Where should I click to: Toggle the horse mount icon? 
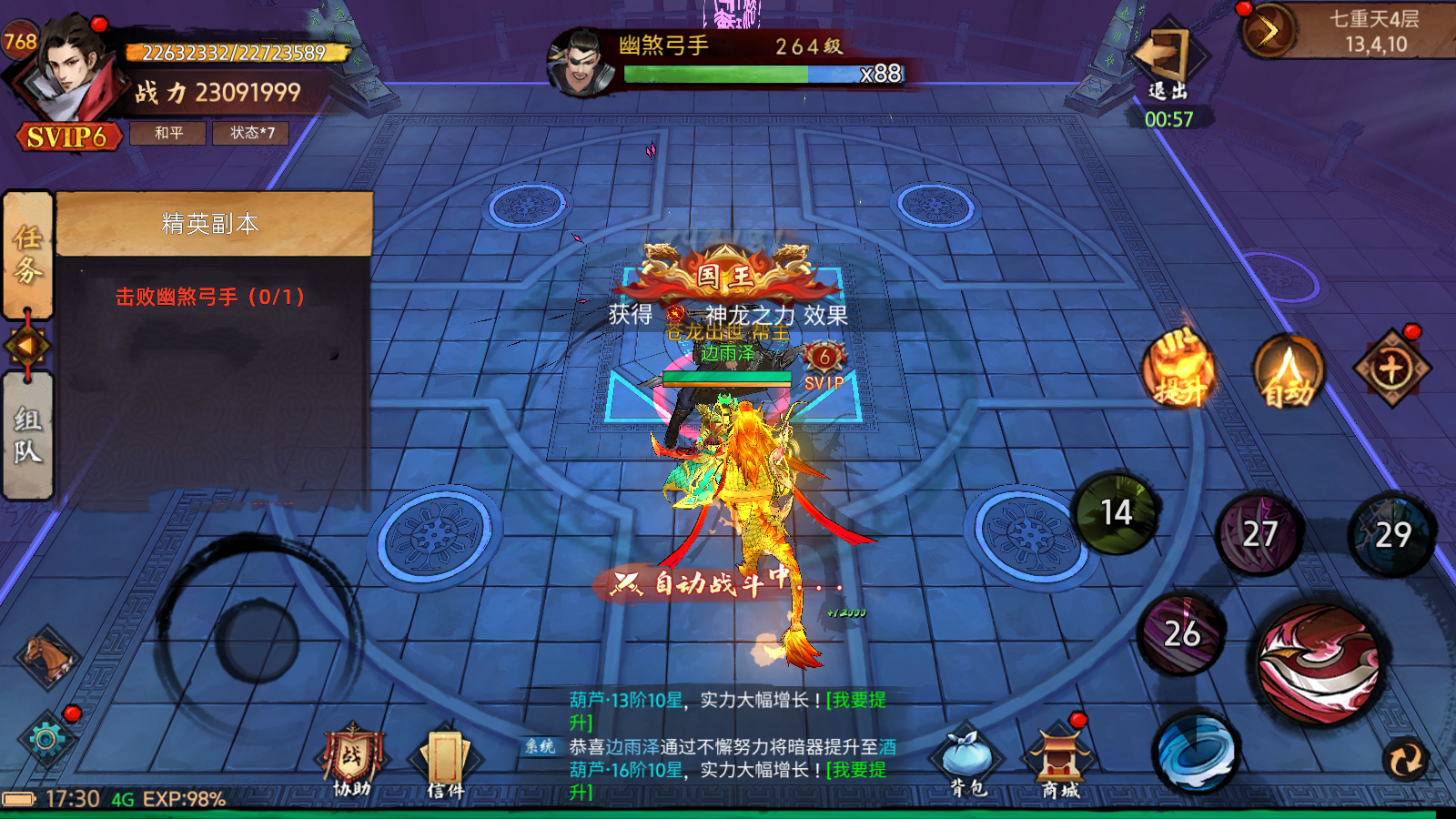pos(47,656)
